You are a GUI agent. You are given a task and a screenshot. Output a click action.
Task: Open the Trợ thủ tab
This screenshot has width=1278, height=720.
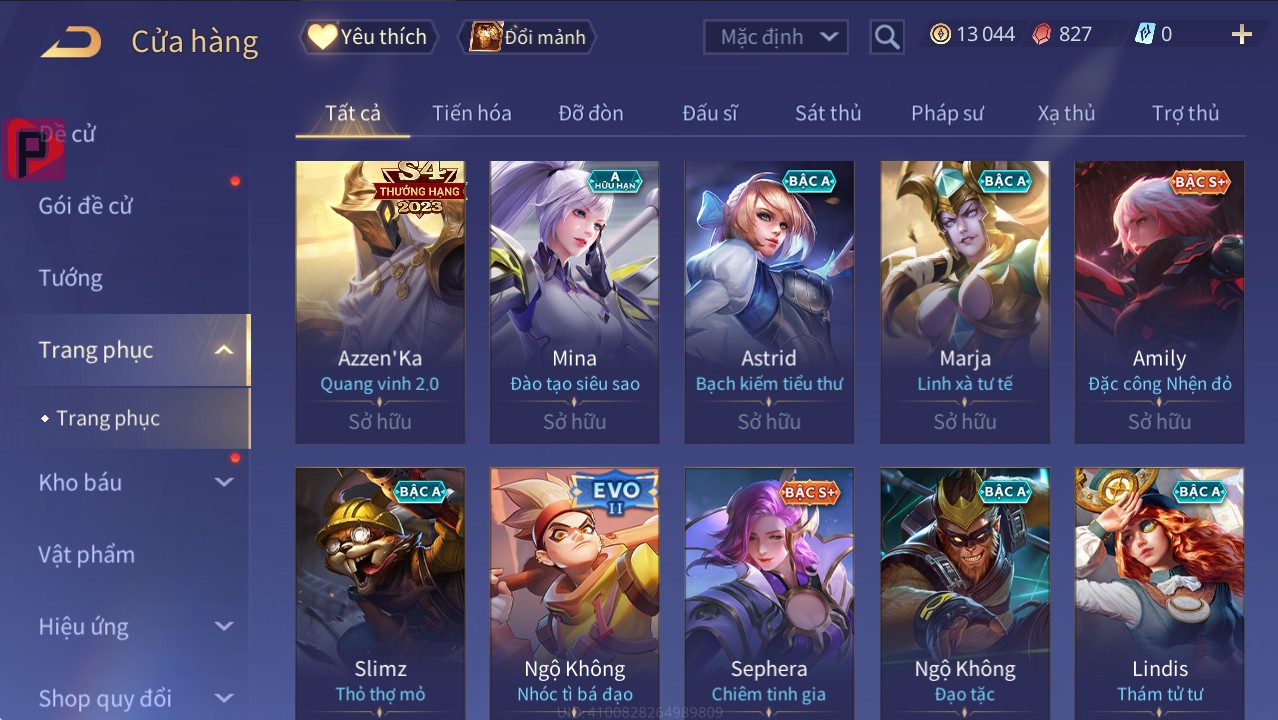pyautogui.click(x=1185, y=113)
